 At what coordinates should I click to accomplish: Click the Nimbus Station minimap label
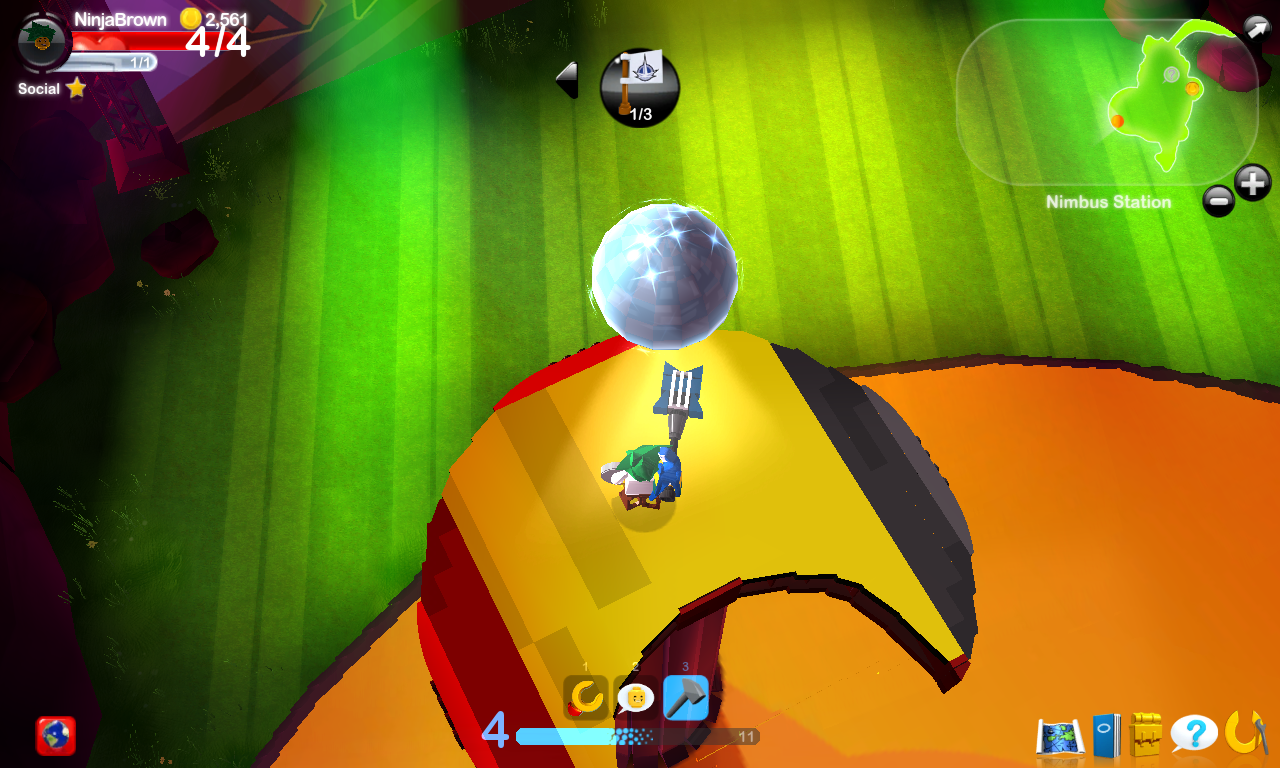1108,201
